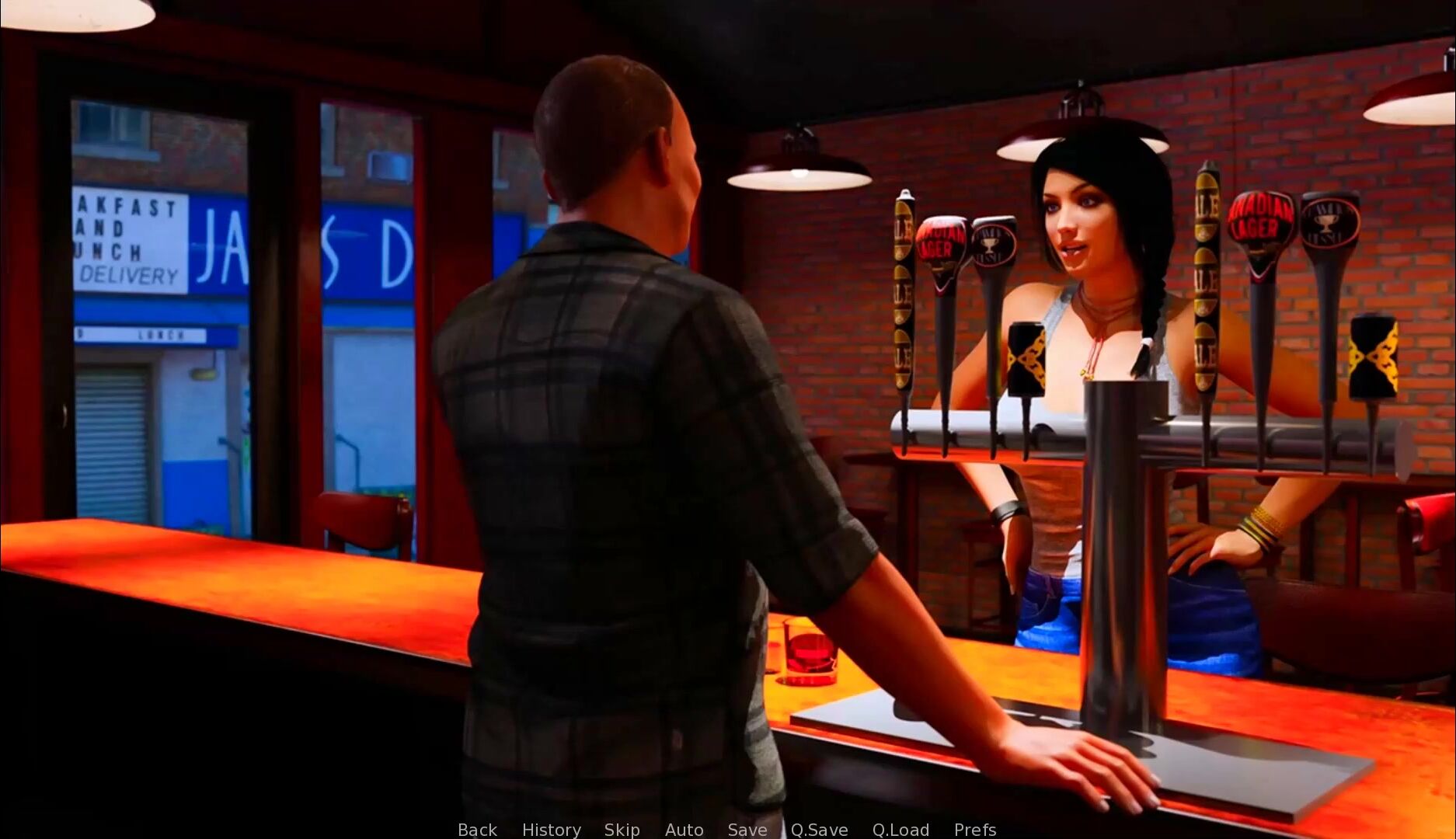Go back with the Back button
Viewport: 1456px width, 839px height.
[x=477, y=829]
